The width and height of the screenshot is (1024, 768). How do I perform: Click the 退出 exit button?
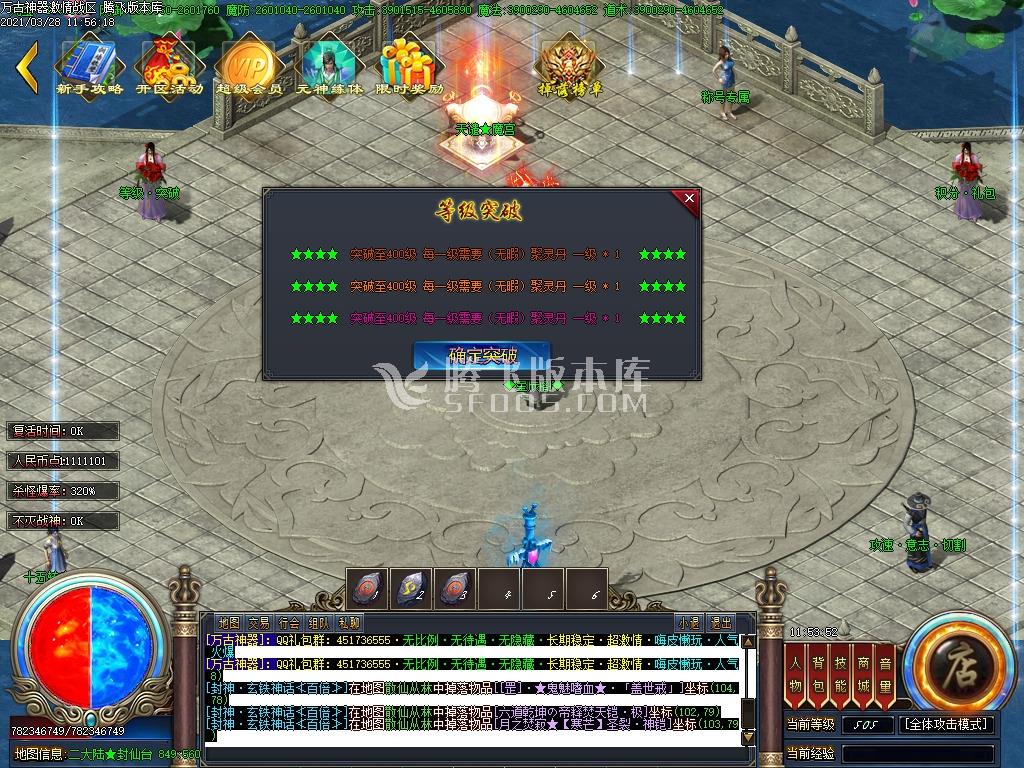click(720, 623)
